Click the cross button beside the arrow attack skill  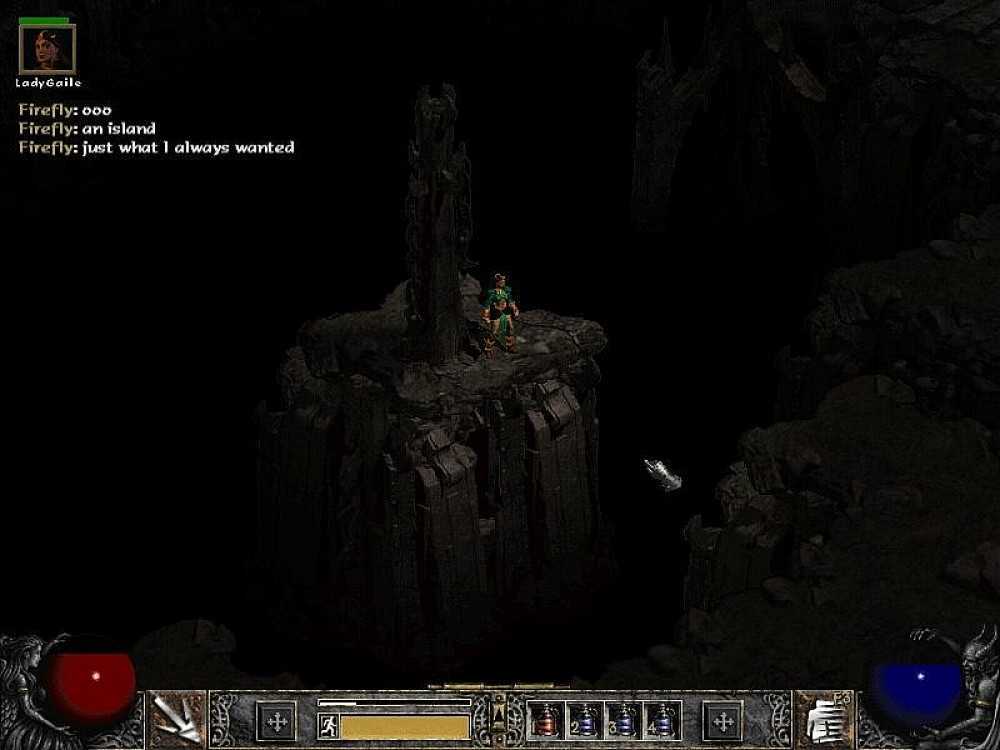point(275,720)
